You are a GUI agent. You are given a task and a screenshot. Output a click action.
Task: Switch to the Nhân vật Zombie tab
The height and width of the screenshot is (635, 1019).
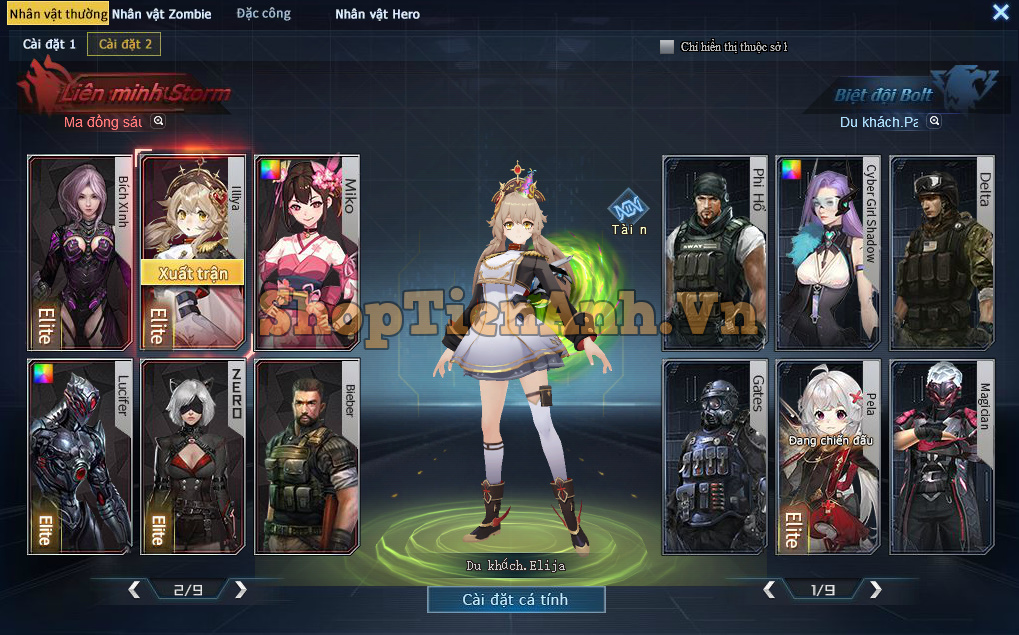[161, 14]
